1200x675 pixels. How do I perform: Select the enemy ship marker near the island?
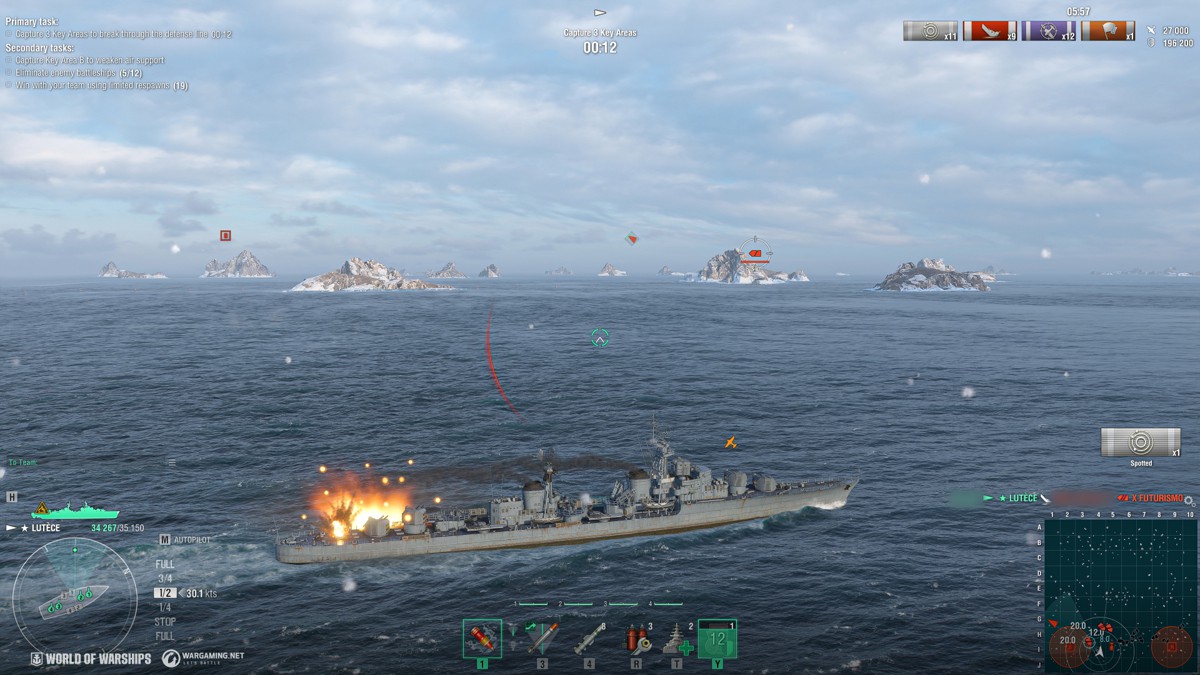755,254
